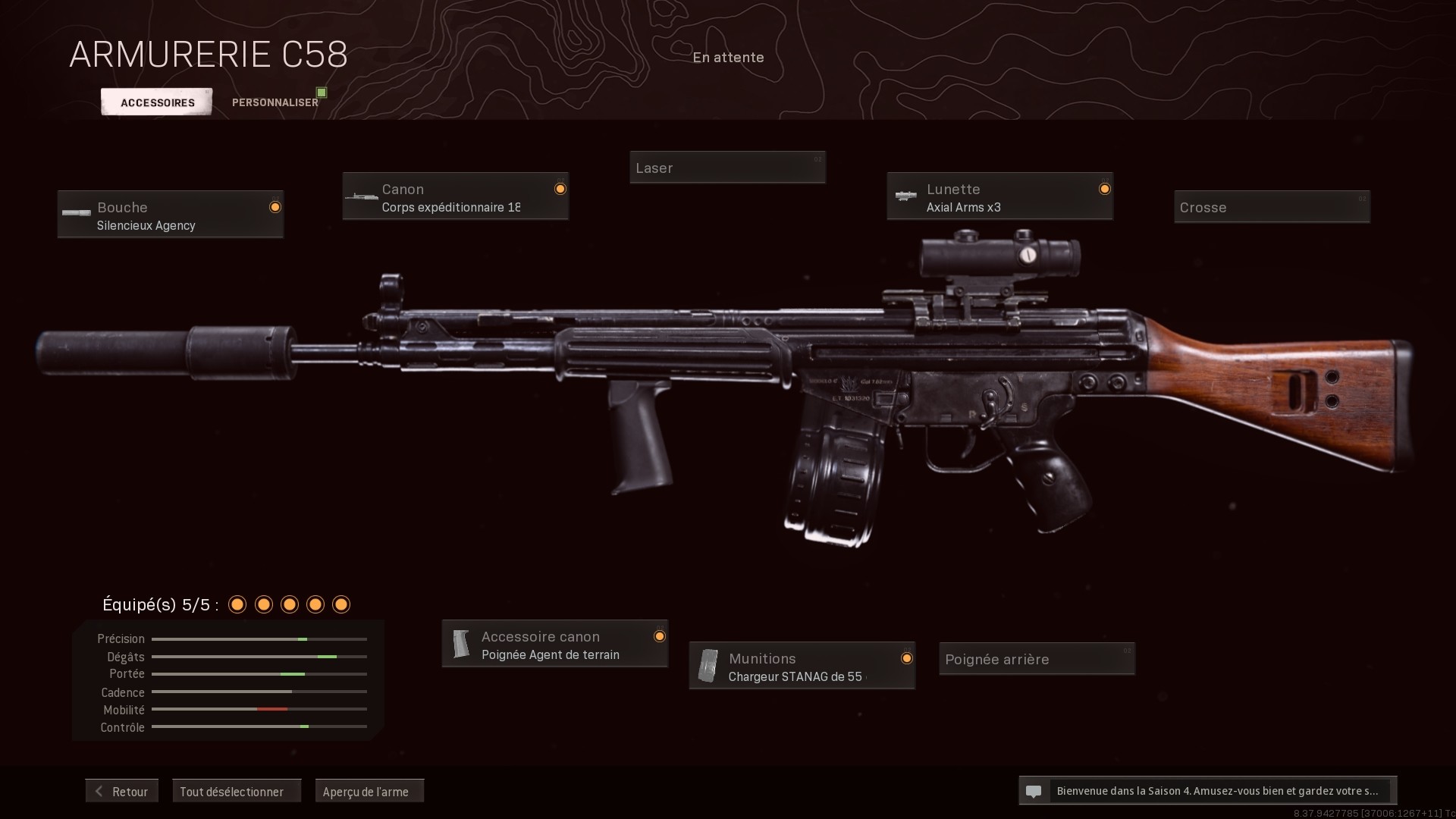The height and width of the screenshot is (819, 1456).
Task: Open the empty Poignée arrière attachment slot
Action: point(1036,658)
